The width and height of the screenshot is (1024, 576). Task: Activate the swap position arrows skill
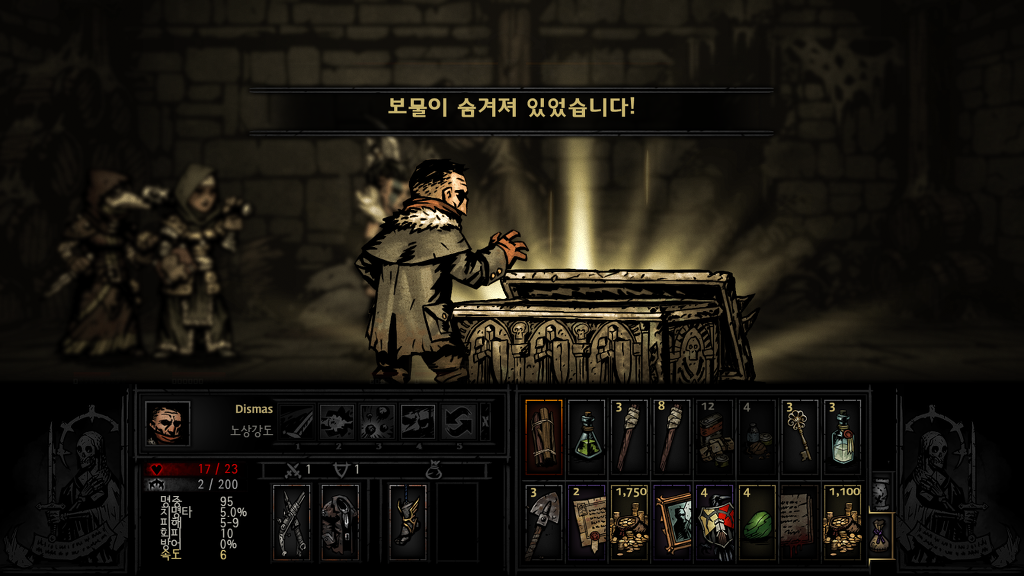459,422
